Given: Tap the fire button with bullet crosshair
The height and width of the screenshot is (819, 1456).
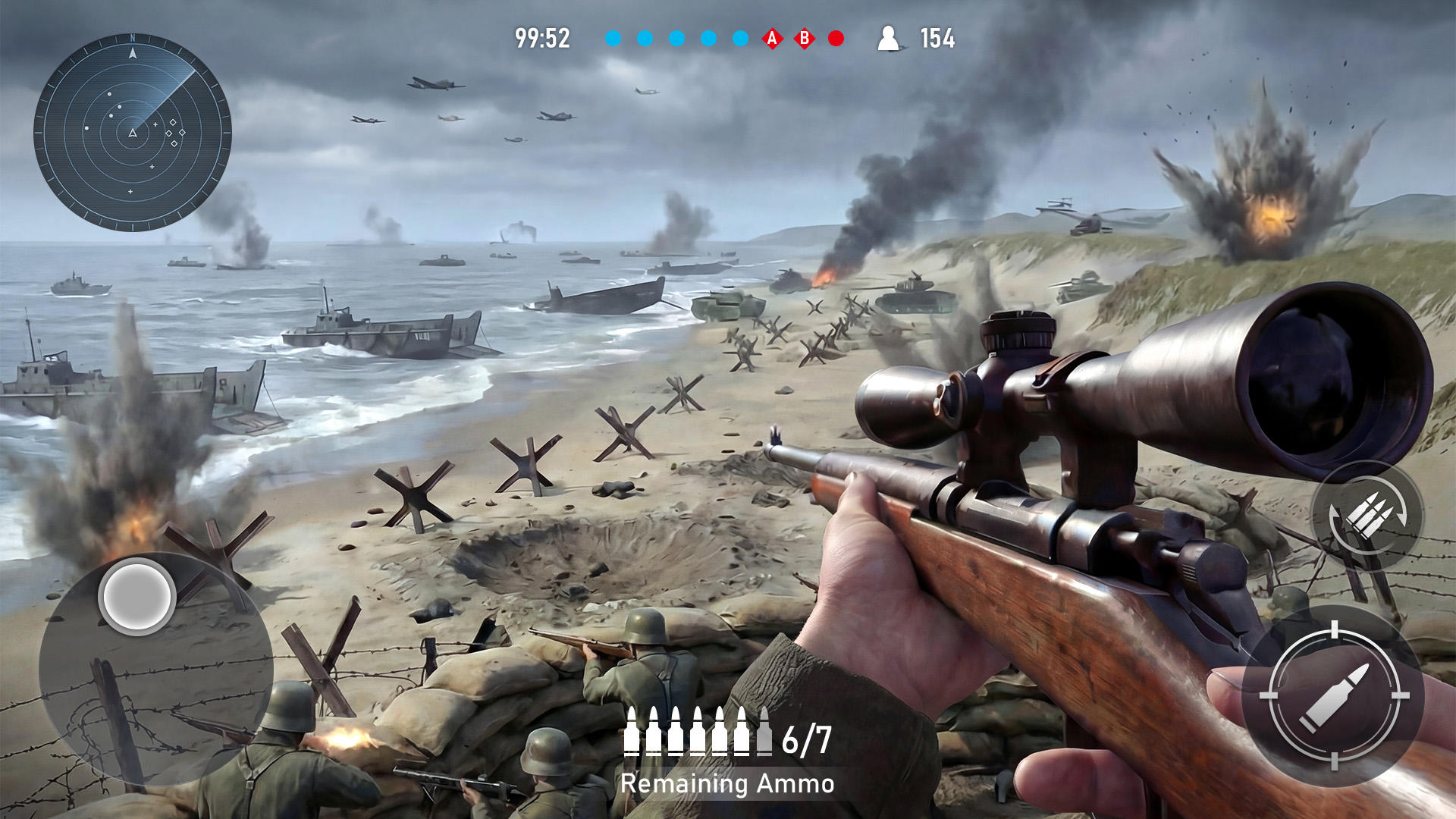Looking at the screenshot, I should [x=1334, y=695].
